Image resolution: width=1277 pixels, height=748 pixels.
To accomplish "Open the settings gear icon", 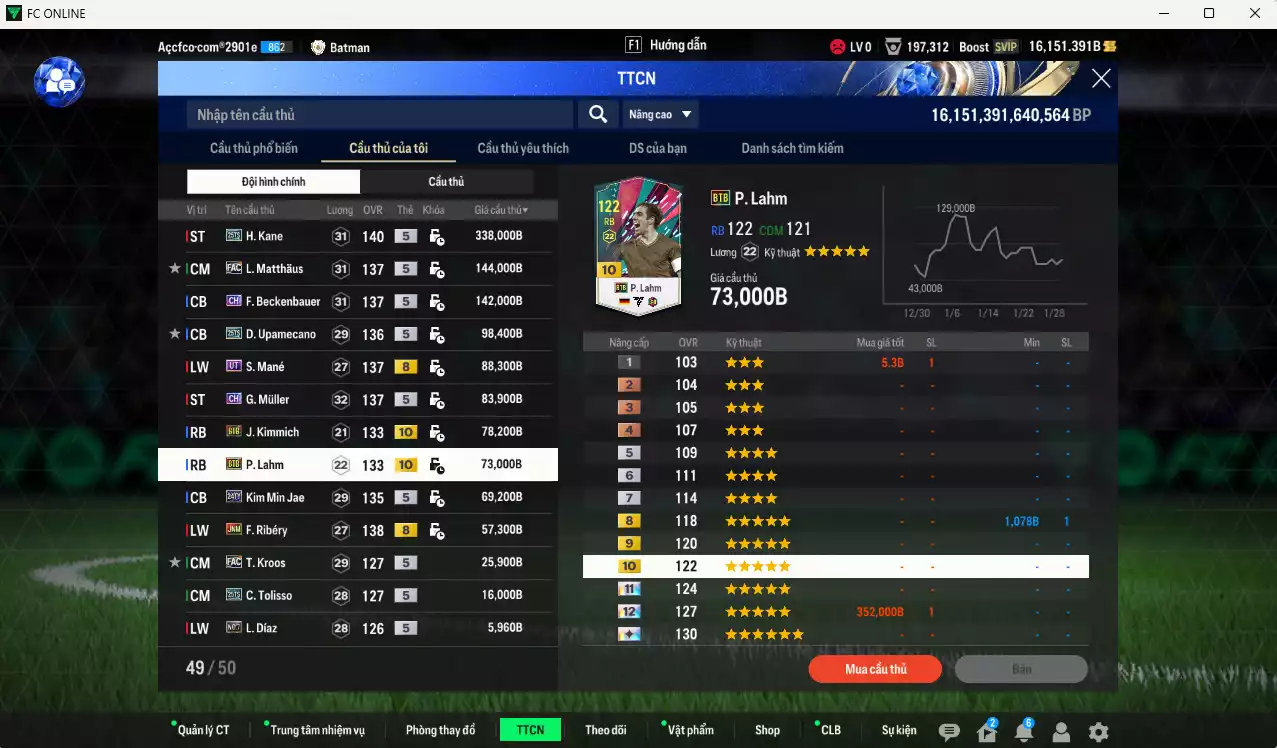I will [1098, 732].
